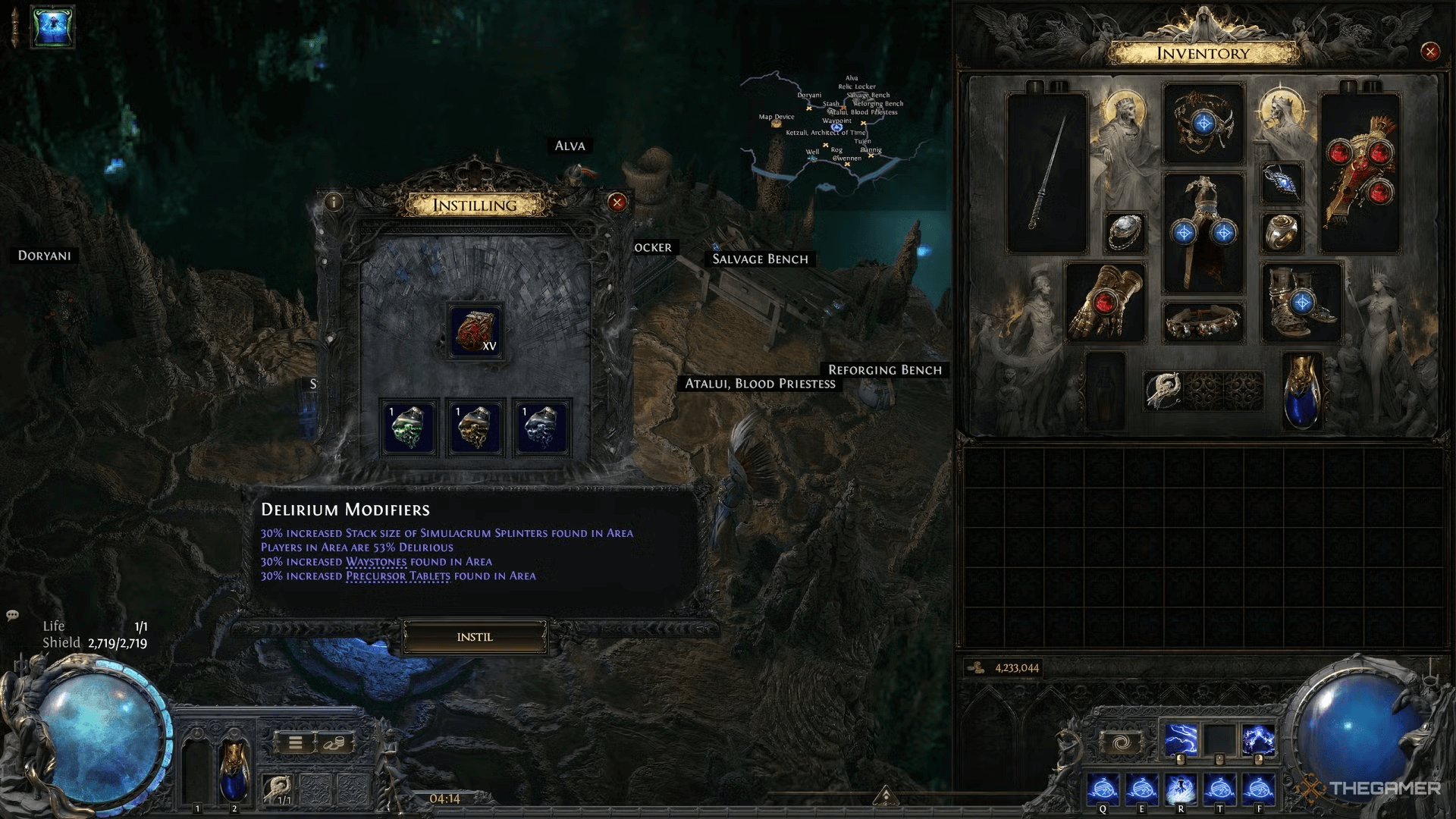This screenshot has width=1456, height=819.
Task: Close the Inventory panel
Action: [x=1430, y=52]
